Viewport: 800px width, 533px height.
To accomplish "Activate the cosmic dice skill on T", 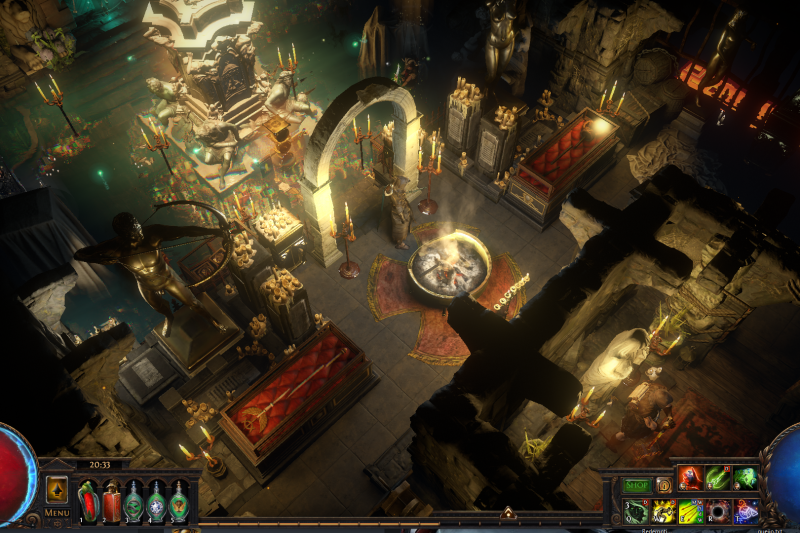I will [x=745, y=512].
